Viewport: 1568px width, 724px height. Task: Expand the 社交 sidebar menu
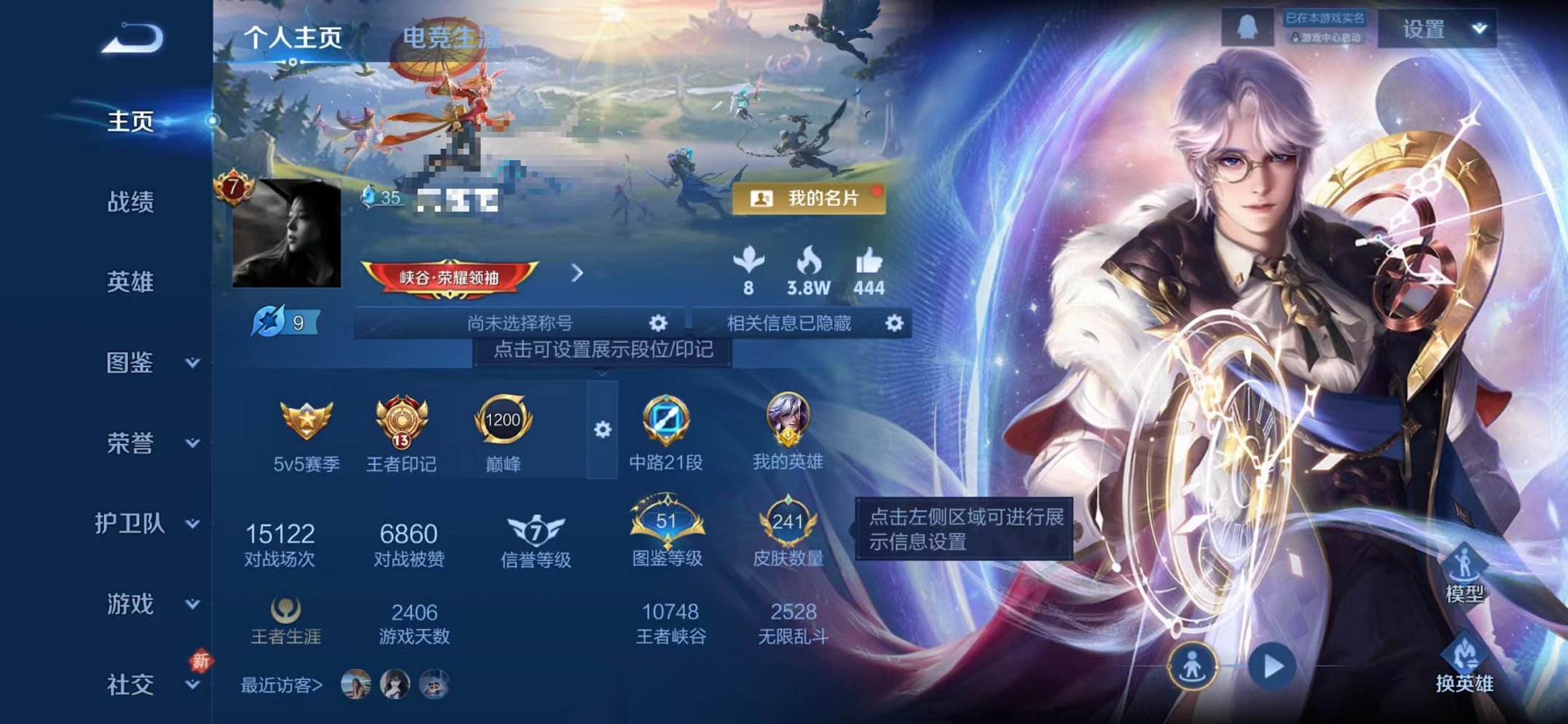point(131,685)
